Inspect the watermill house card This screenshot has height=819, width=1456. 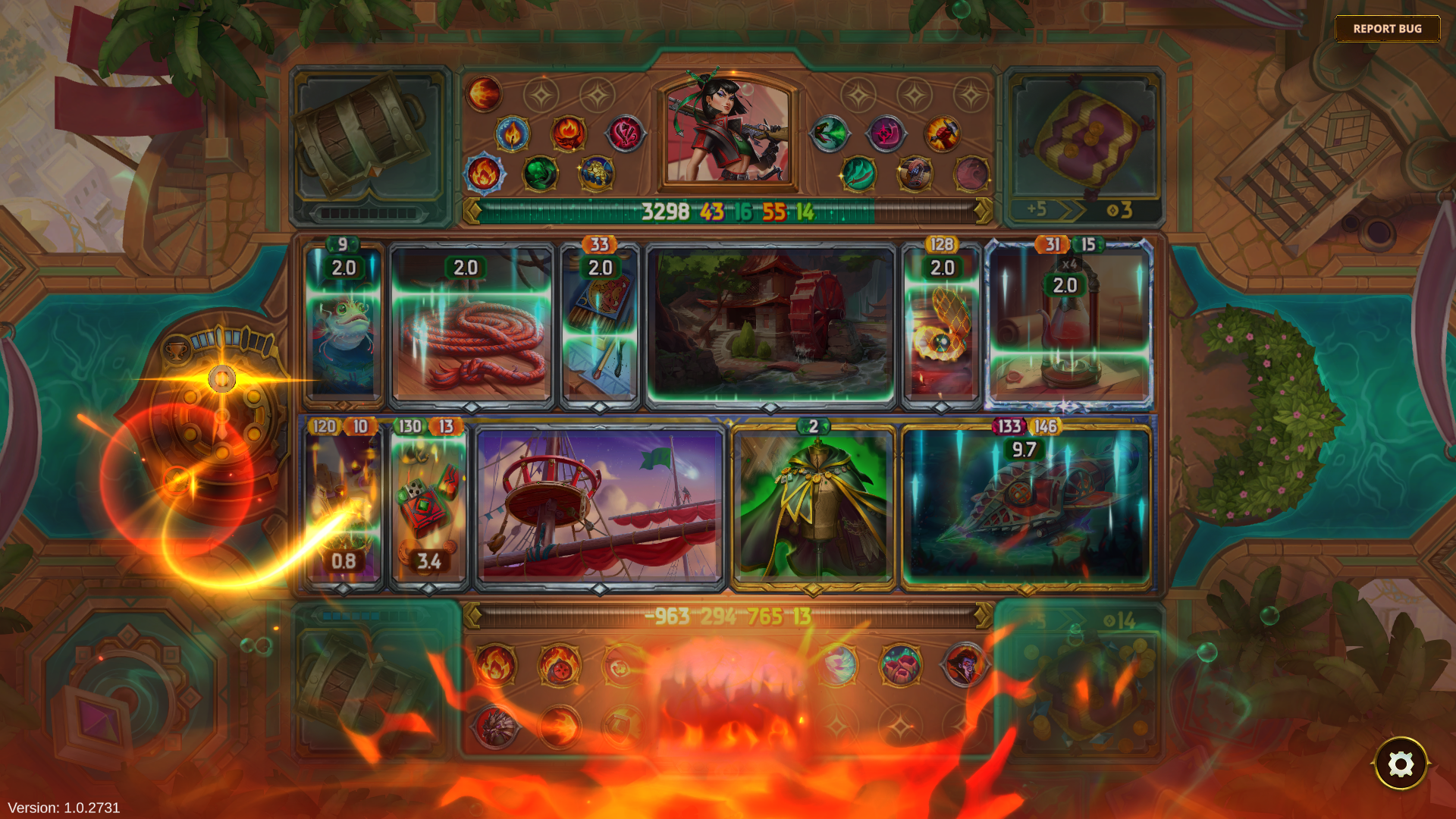(770, 325)
